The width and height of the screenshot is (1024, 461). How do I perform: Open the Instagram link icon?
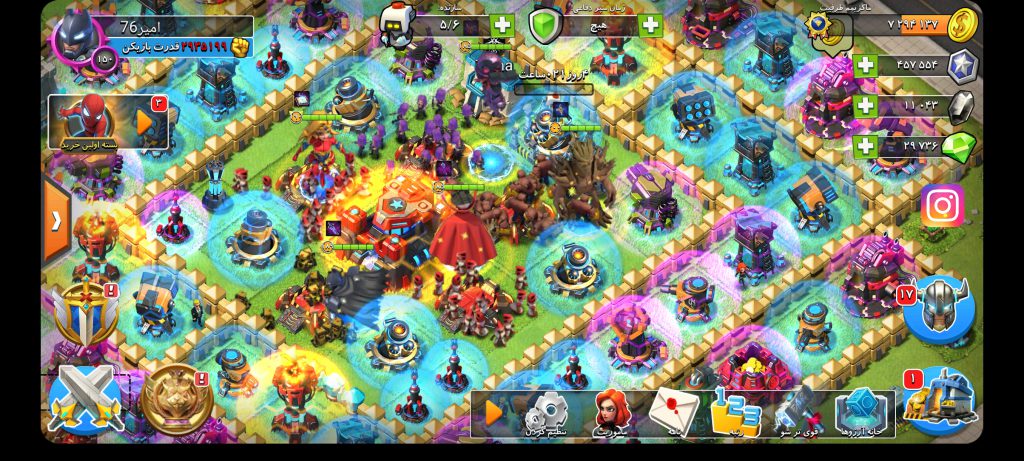942,206
